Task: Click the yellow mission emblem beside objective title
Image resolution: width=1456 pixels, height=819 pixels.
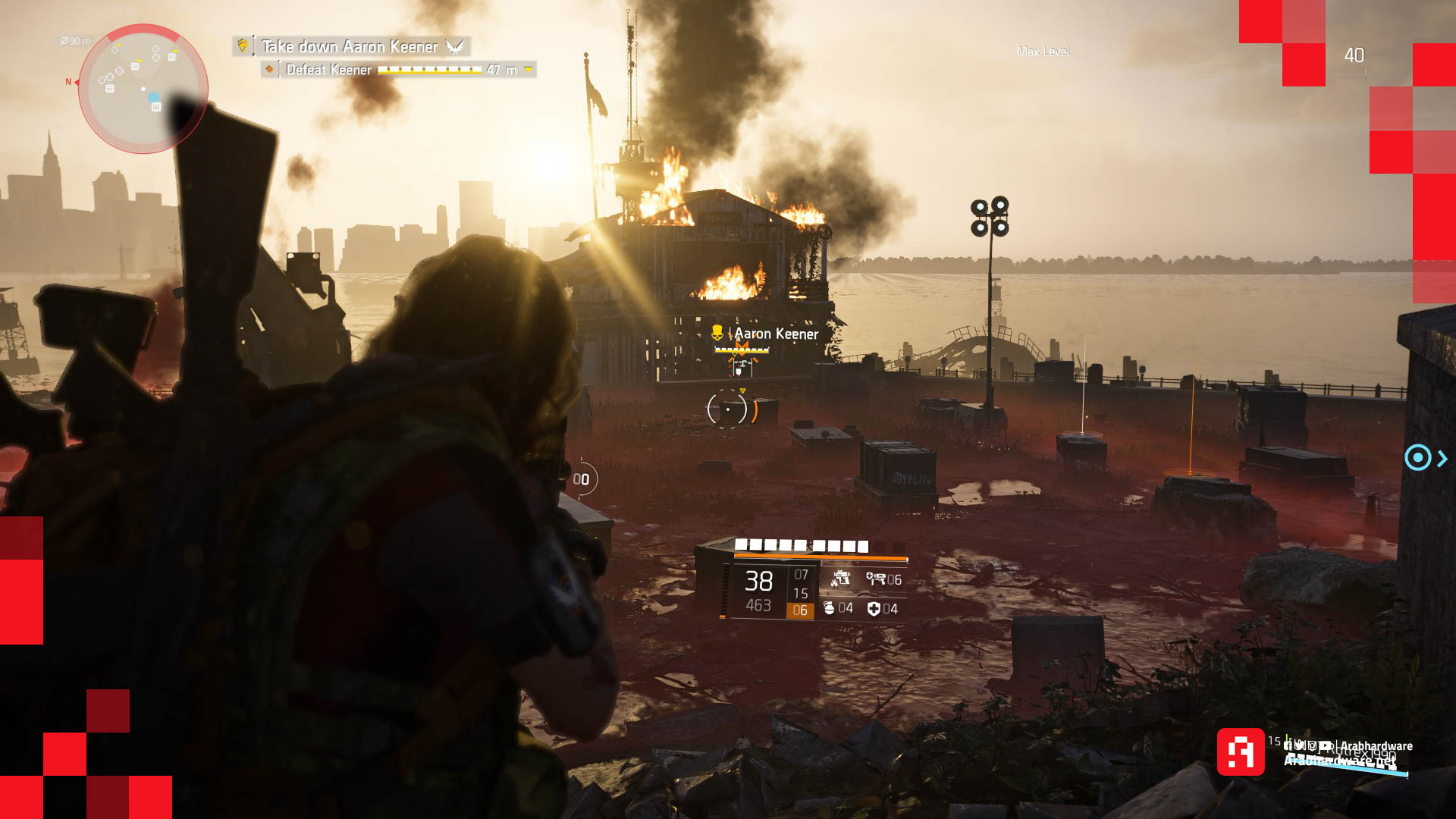Action: [x=243, y=46]
